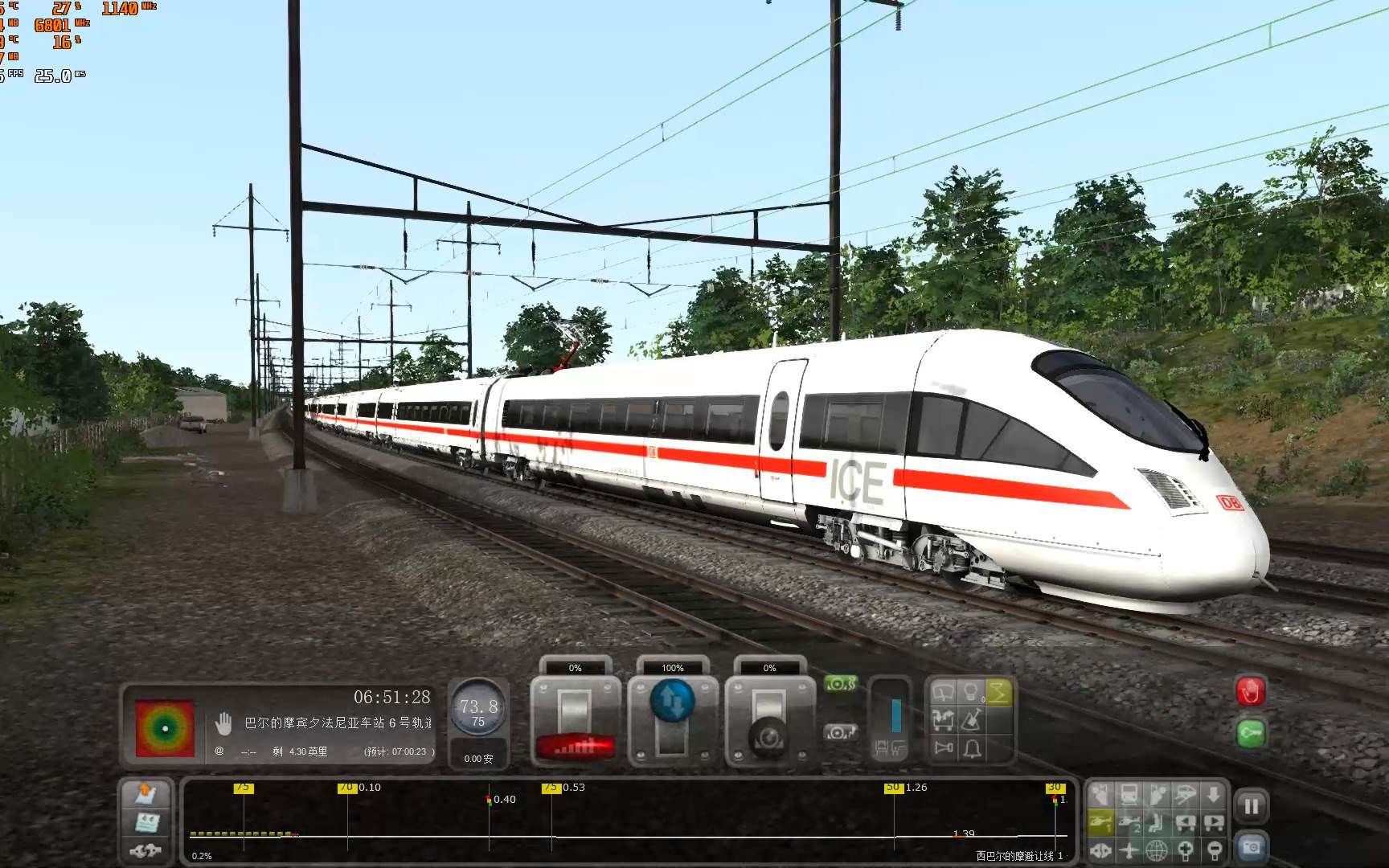Viewport: 1389px width, 868px height.
Task: Select helicopter camera 2
Action: pos(1129,824)
